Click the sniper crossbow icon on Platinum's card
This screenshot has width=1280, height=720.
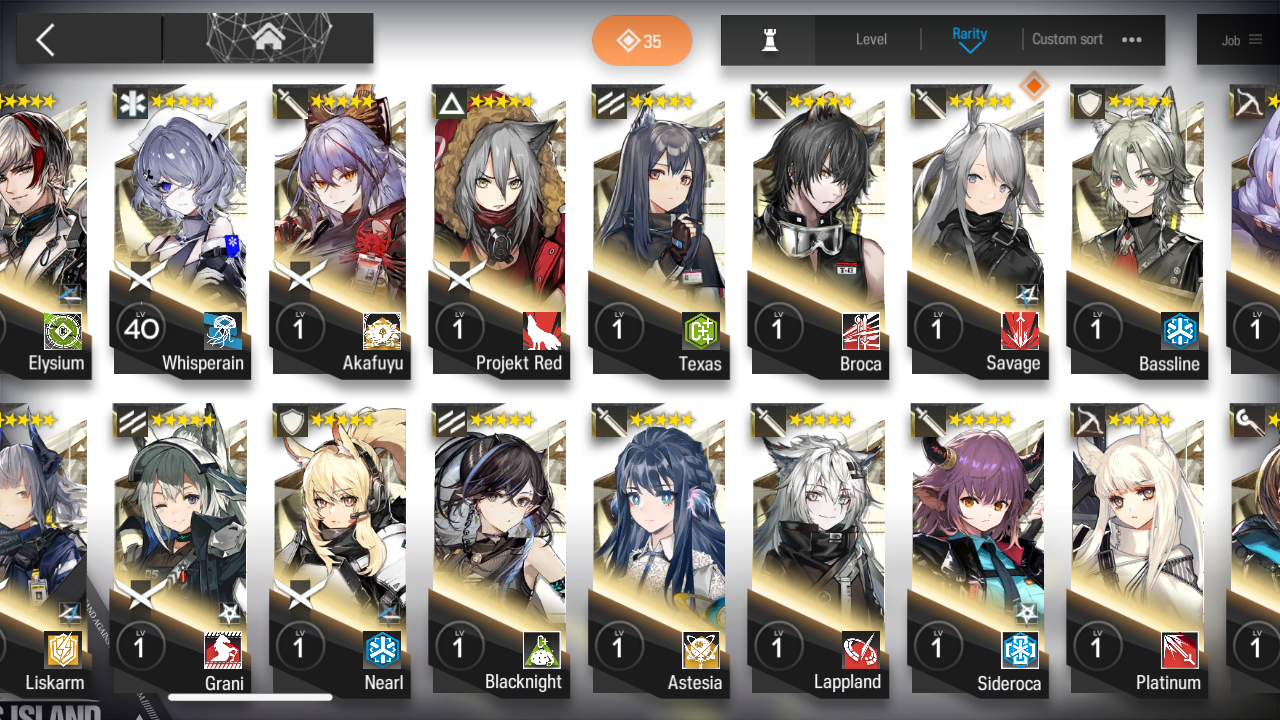[x=1087, y=421]
